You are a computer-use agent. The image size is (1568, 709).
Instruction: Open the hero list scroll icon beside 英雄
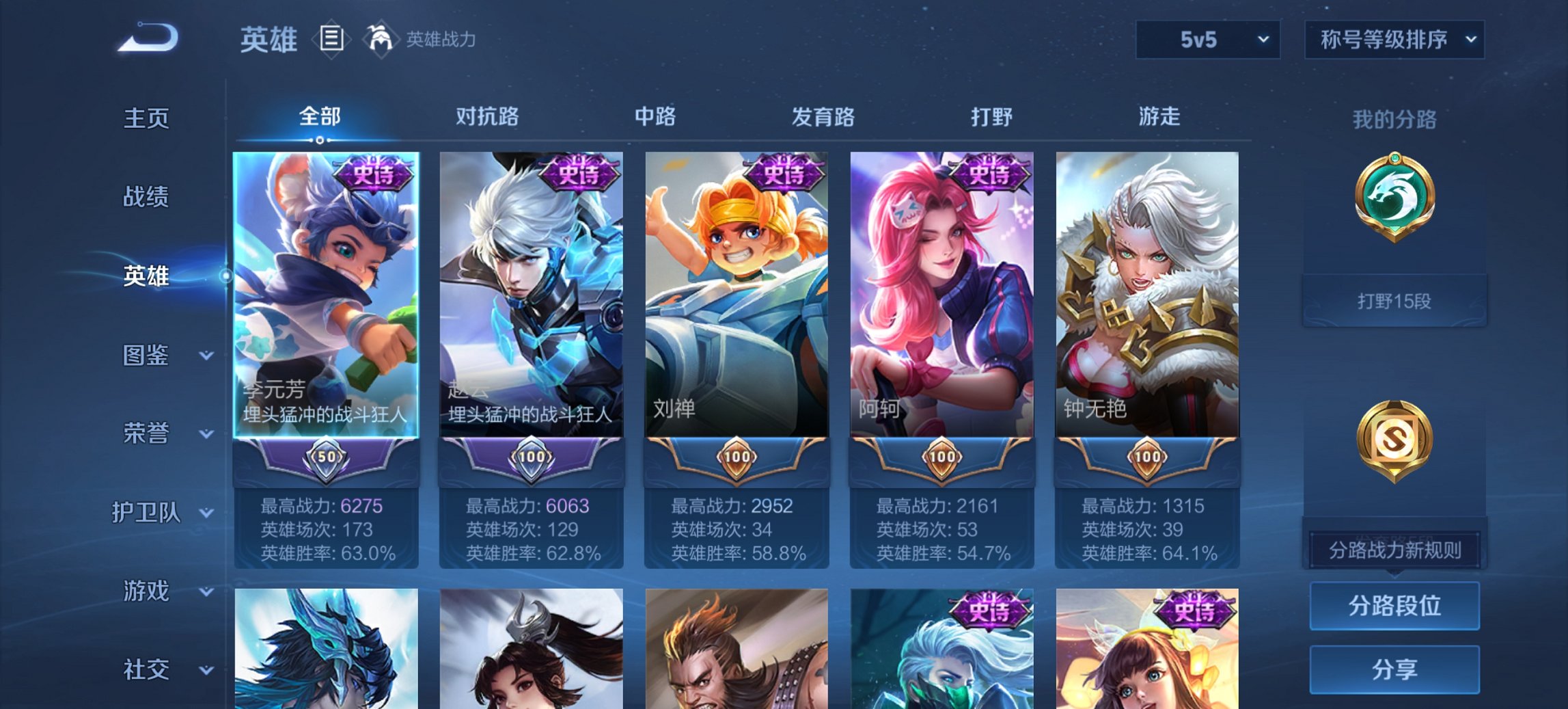pyautogui.click(x=331, y=40)
